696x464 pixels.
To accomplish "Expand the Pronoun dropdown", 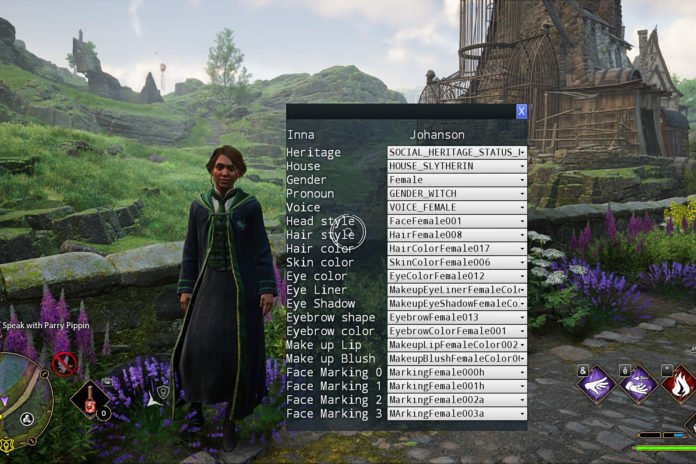I will coord(456,193).
